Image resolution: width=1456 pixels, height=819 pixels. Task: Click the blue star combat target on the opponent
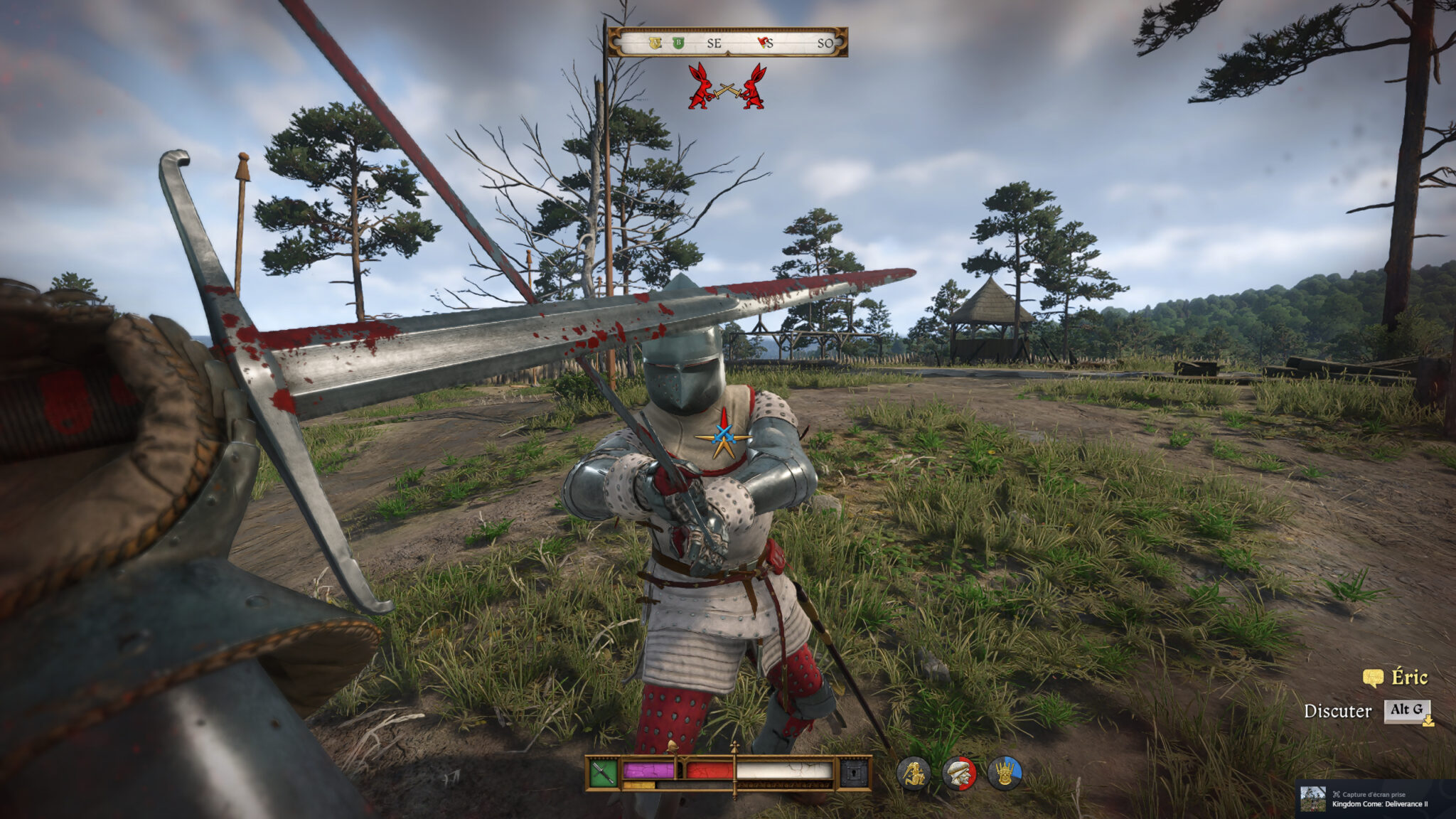[x=724, y=434]
